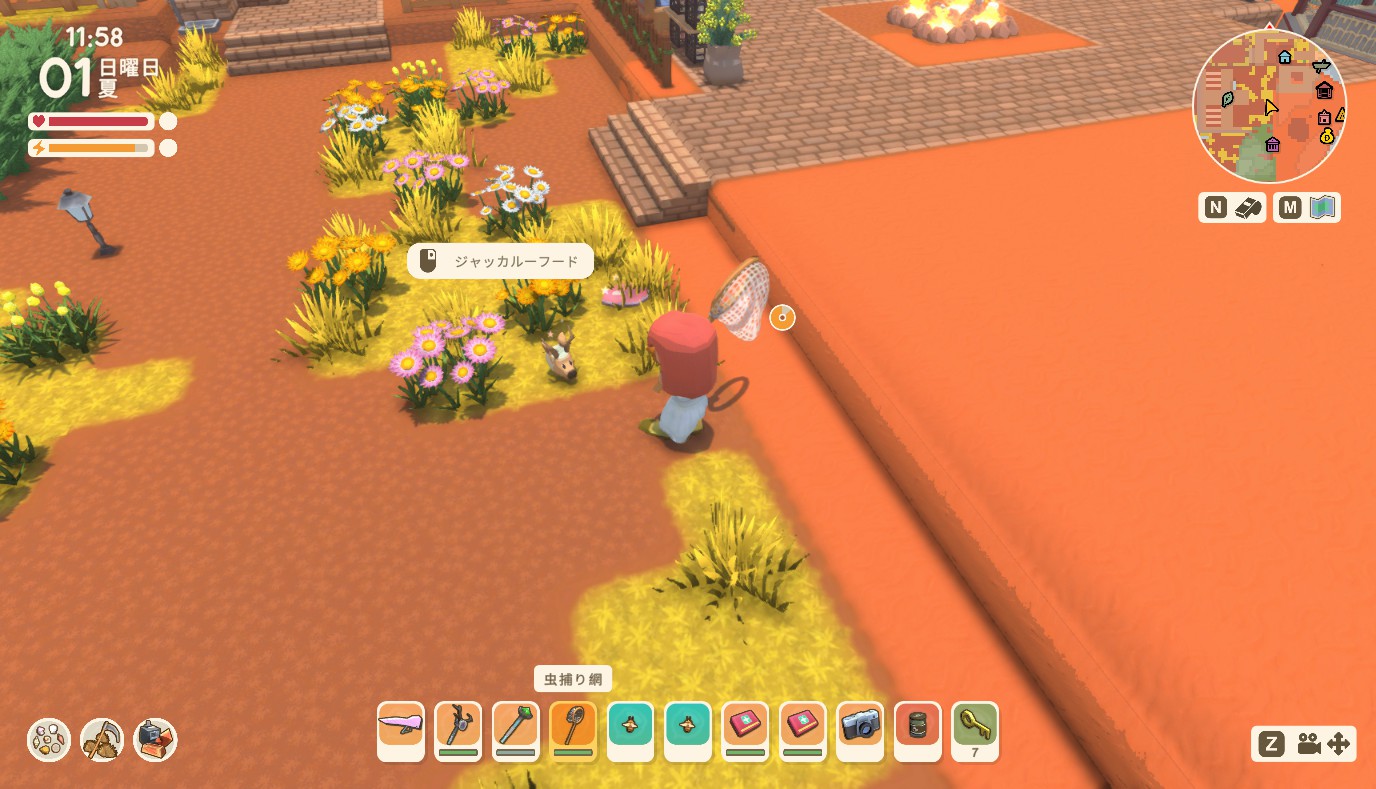1376x789 pixels.
Task: Select the antler-topped tool hotbar slot
Action: pyautogui.click(x=458, y=728)
